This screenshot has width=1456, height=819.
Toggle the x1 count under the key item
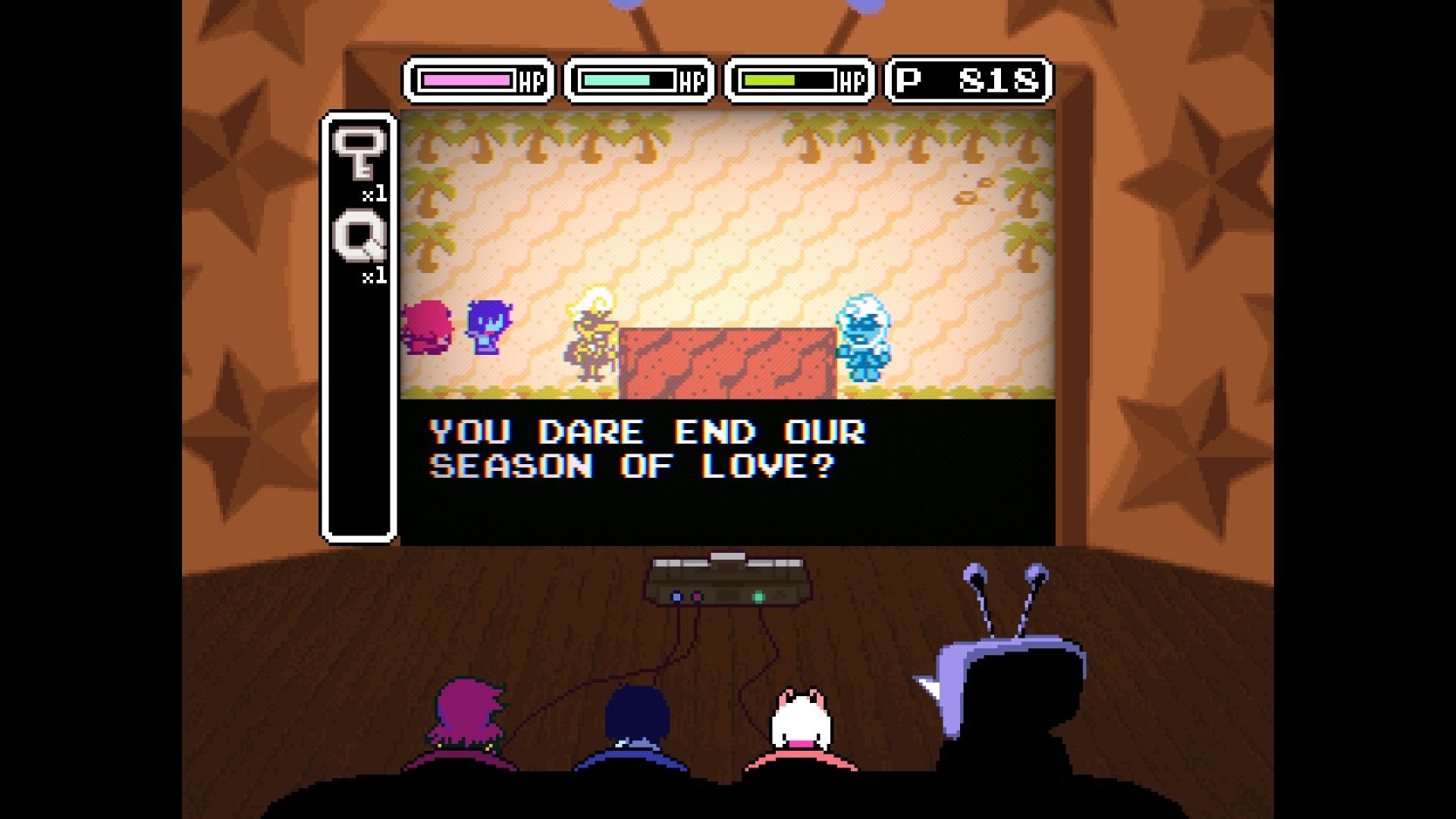click(373, 194)
